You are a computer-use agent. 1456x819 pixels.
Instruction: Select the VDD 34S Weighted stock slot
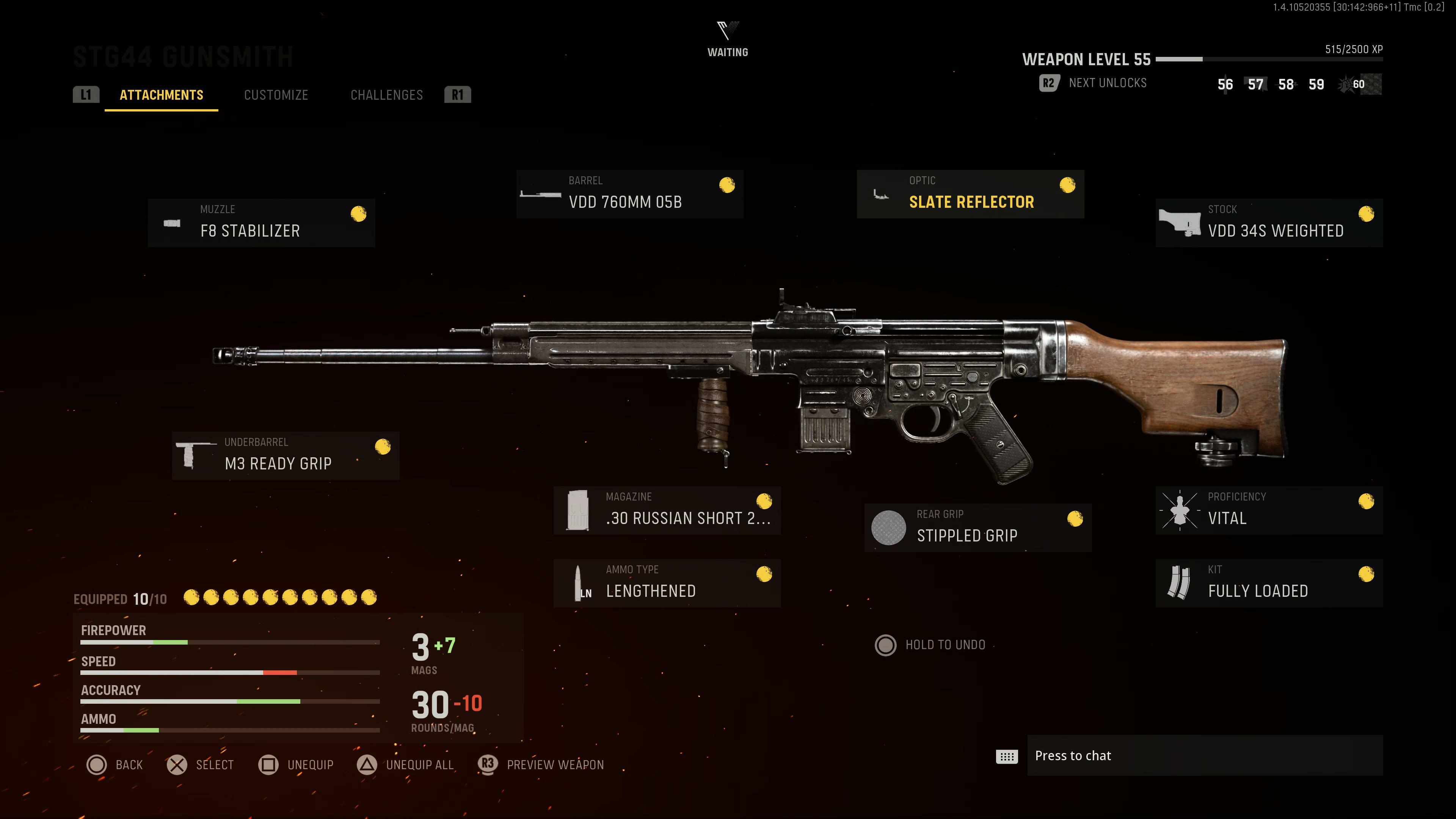coord(1269,223)
